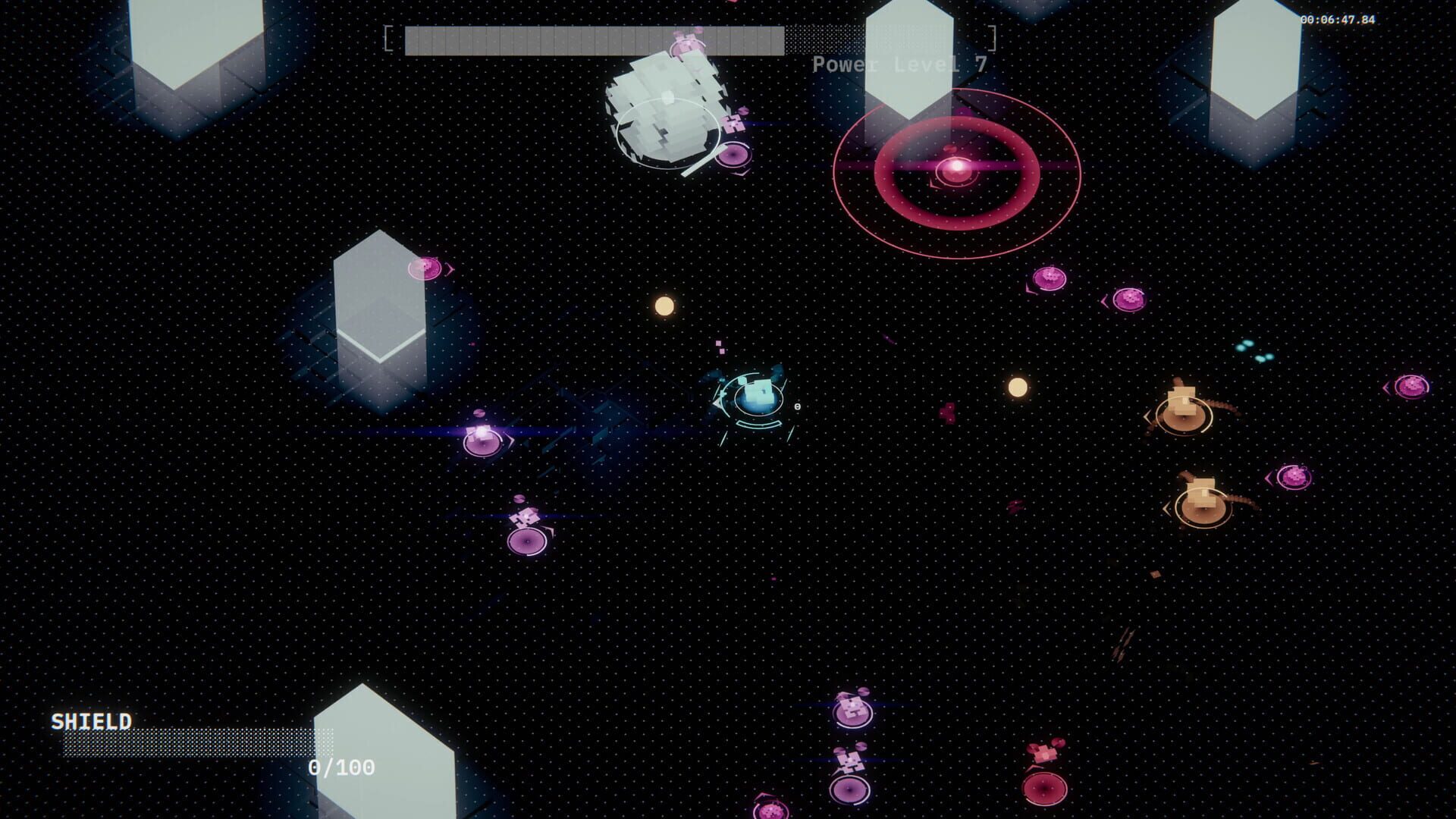Target the pink drone near the top-right arrows
1456x819 pixels.
tap(1050, 277)
